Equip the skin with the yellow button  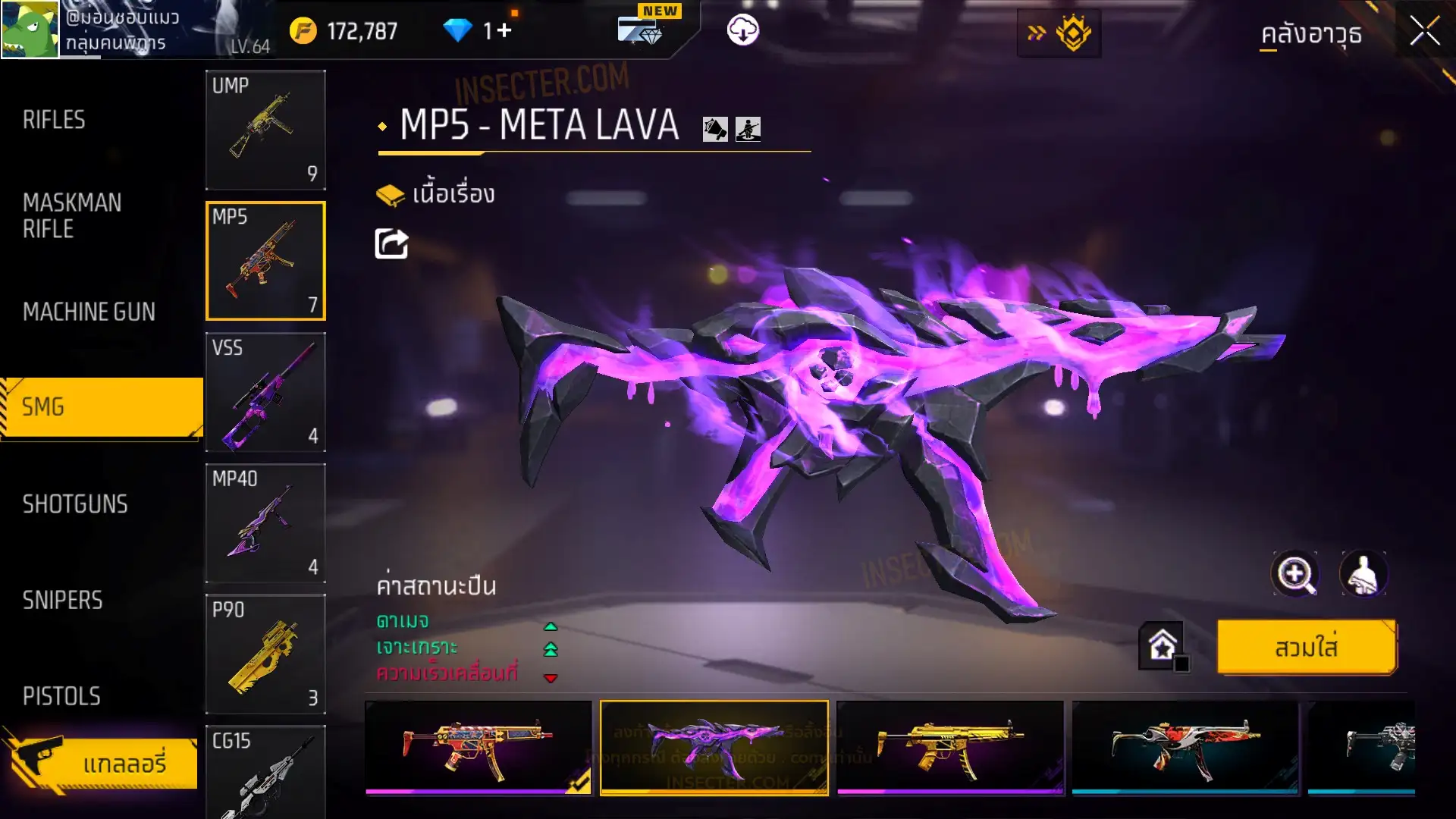[1306, 648]
